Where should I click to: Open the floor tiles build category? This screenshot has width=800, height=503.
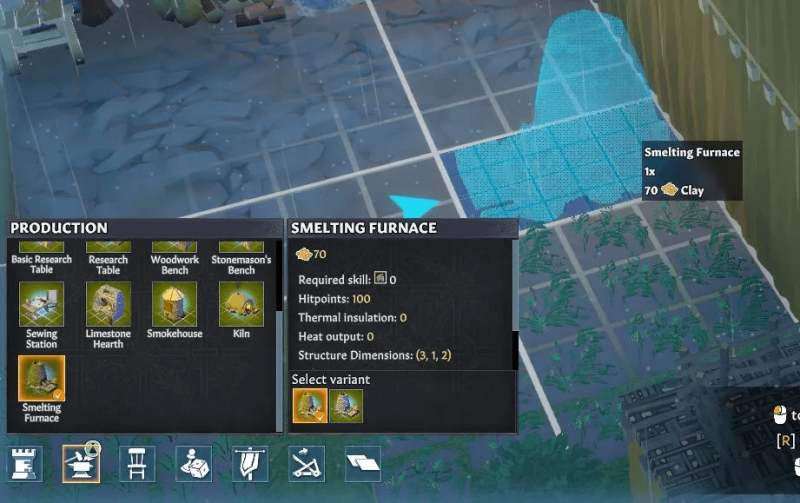click(x=362, y=463)
